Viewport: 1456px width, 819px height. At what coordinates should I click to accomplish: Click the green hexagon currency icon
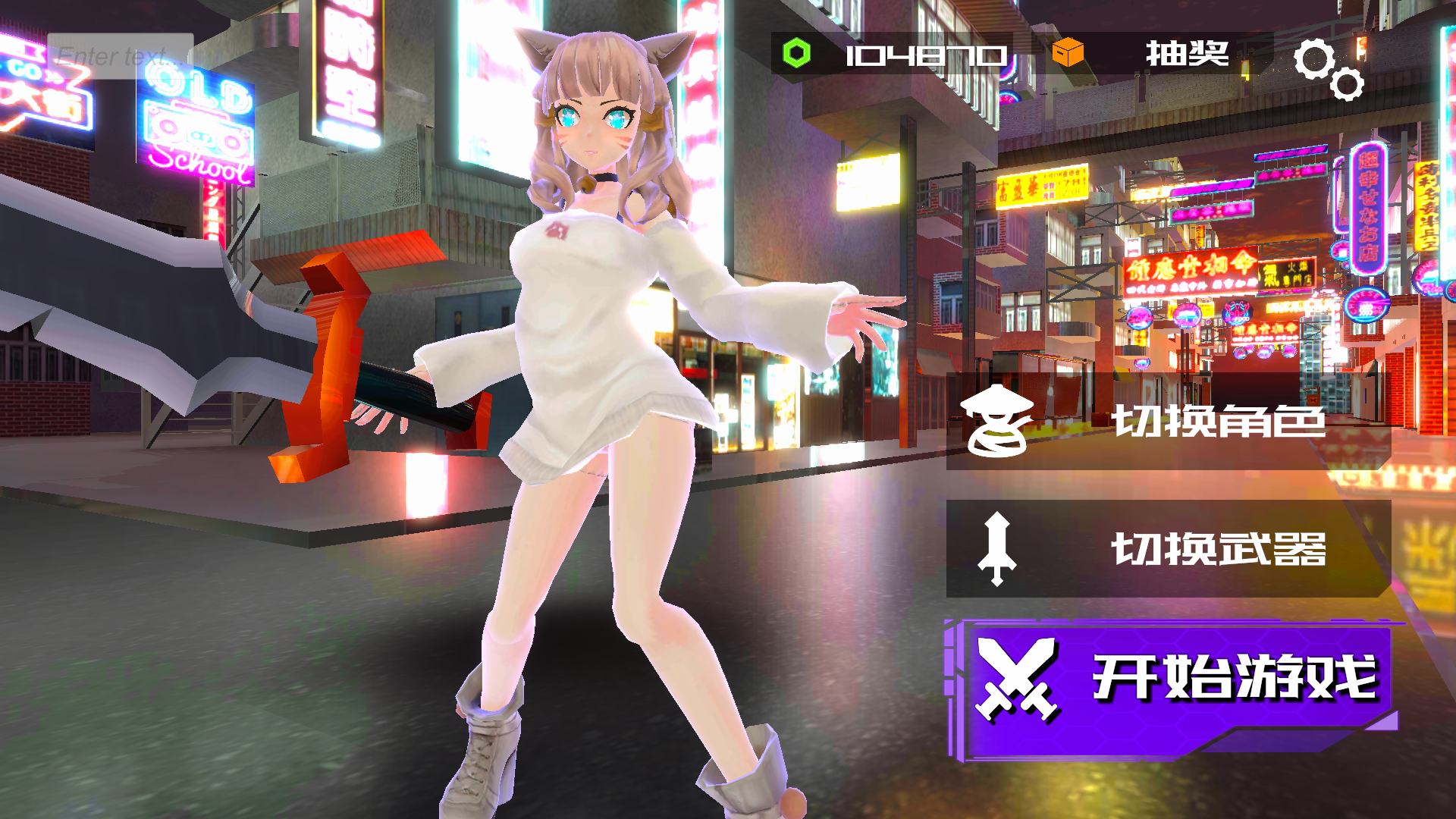(796, 53)
